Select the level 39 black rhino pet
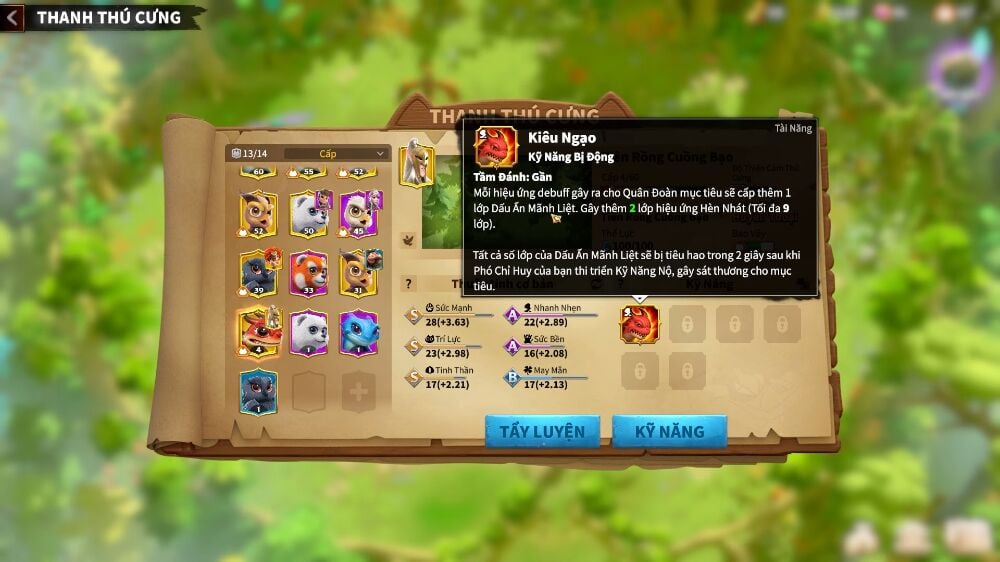The height and width of the screenshot is (562, 1000). (x=259, y=273)
